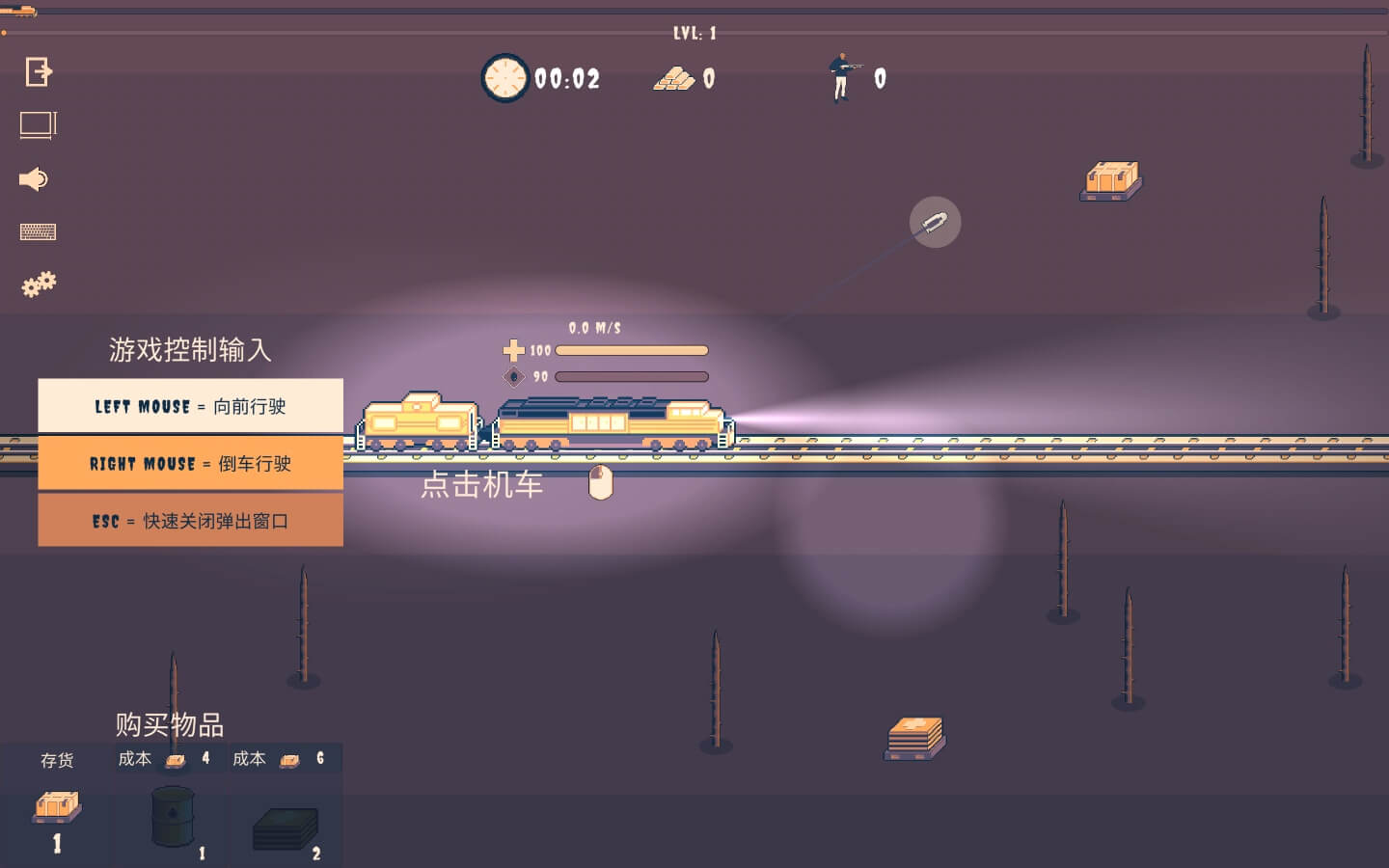This screenshot has height=868, width=1389.
Task: Click the exit door icon
Action: (39, 71)
